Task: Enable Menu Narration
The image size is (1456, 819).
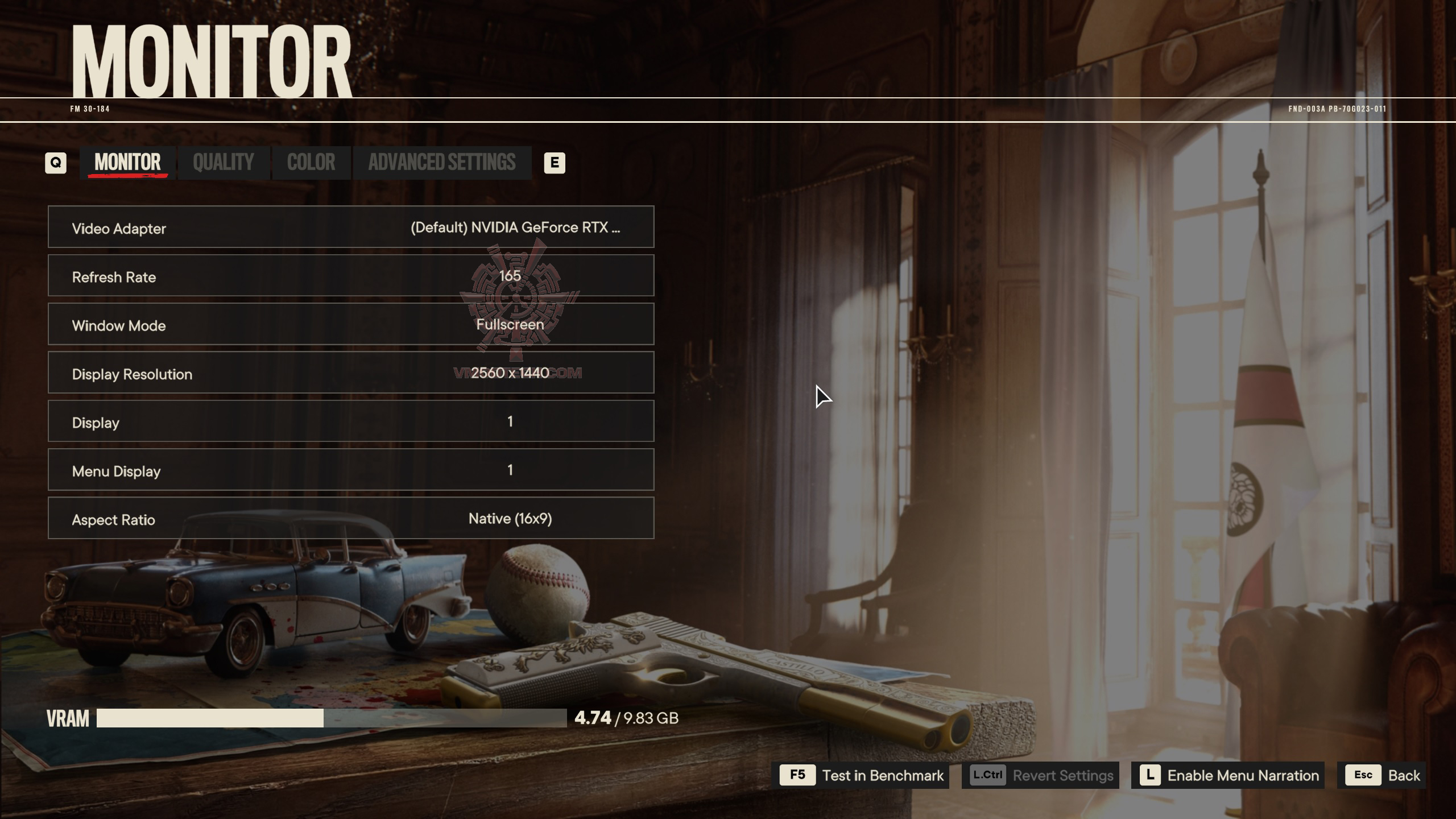Action: click(1228, 775)
